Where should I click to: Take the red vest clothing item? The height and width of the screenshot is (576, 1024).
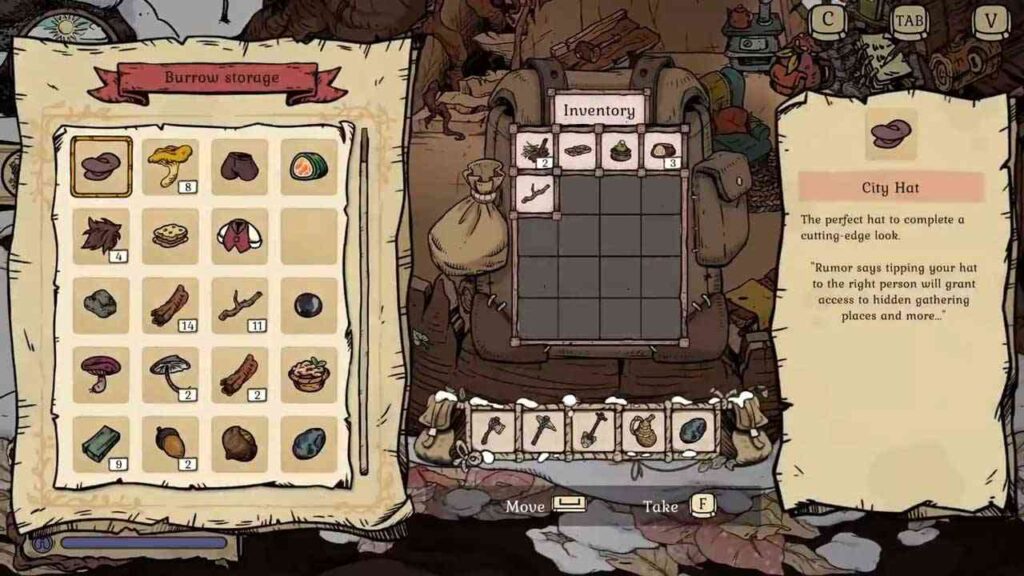(239, 236)
